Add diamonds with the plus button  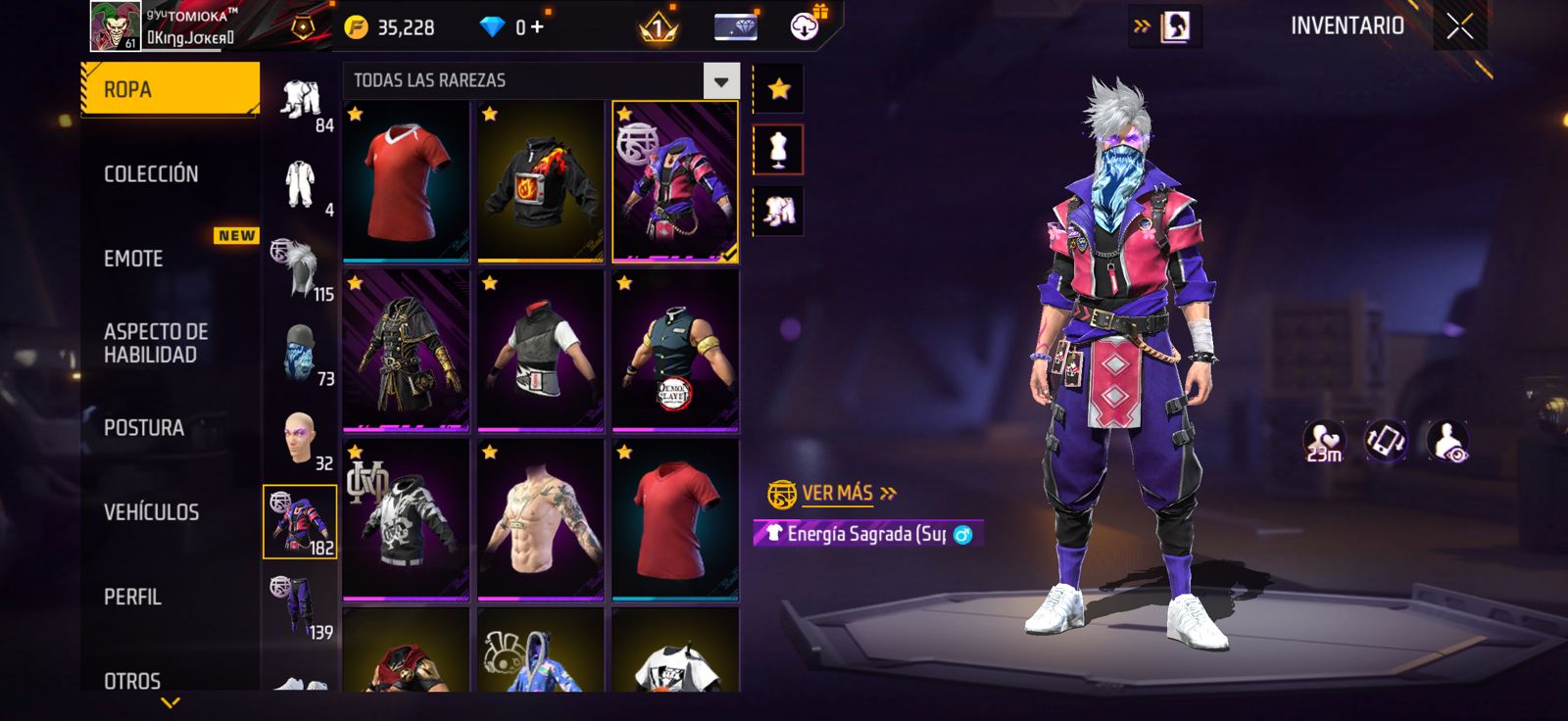(x=537, y=27)
